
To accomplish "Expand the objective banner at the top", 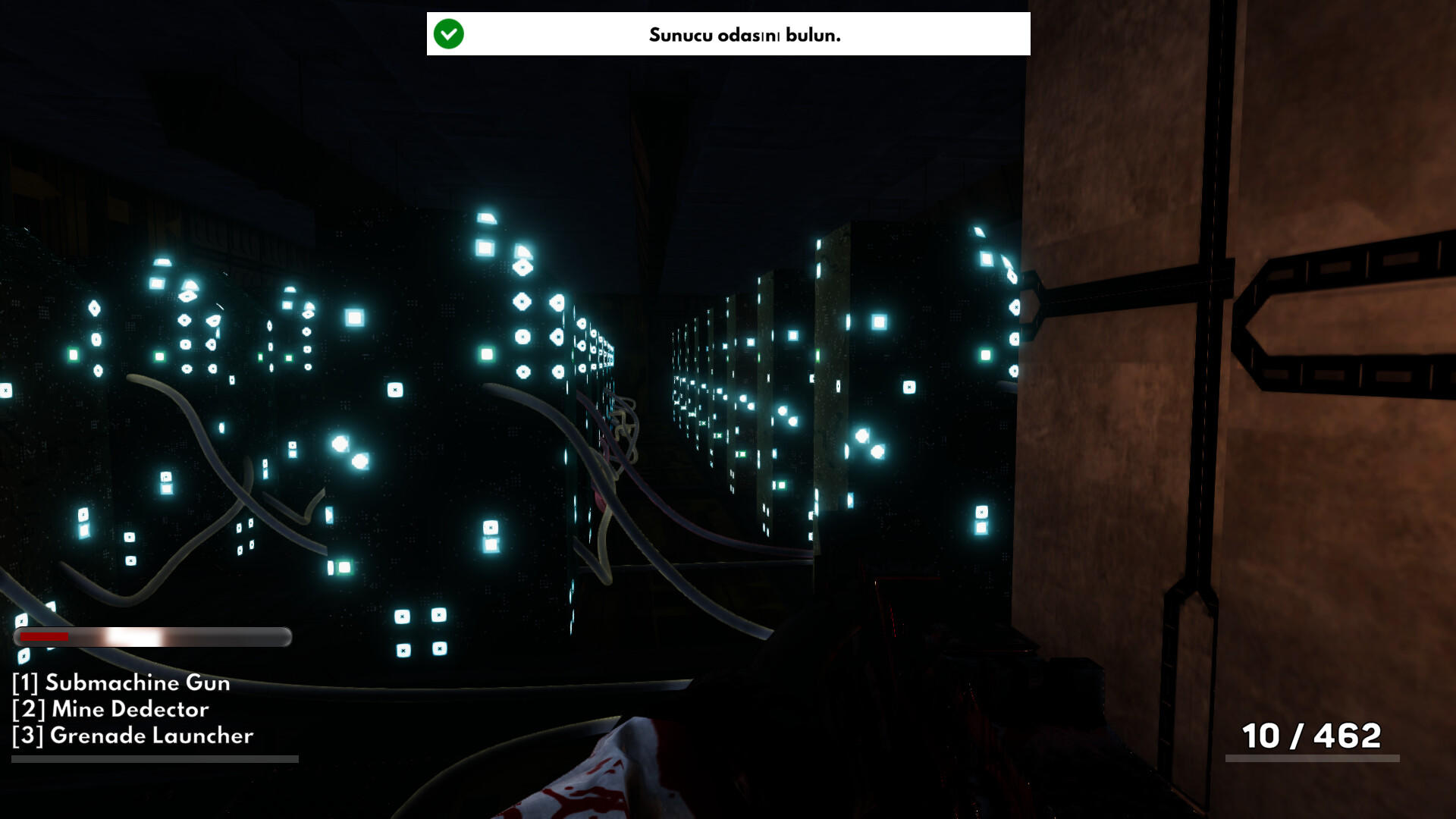I will click(x=728, y=33).
